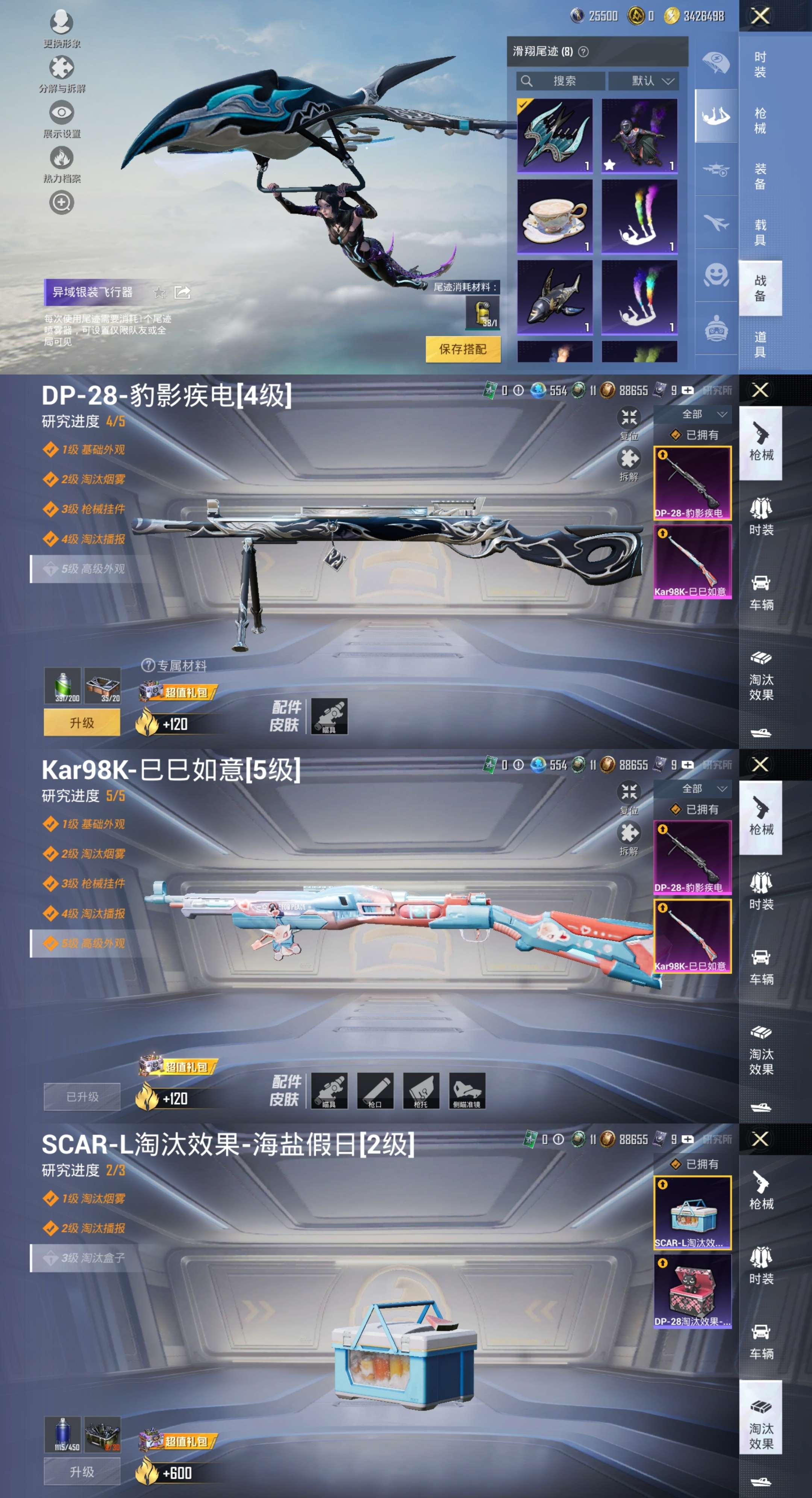Select the 瞄具 scope skin icon
The height and width of the screenshot is (1498, 812).
(x=330, y=717)
